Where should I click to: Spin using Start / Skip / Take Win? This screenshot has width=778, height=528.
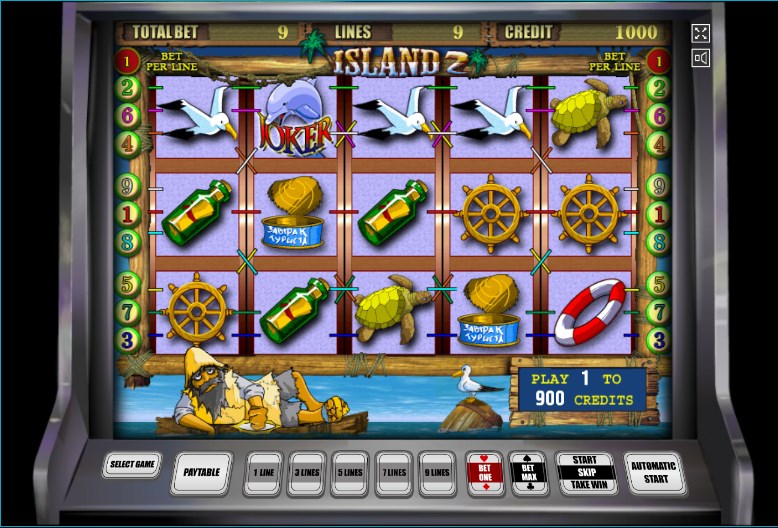point(585,472)
